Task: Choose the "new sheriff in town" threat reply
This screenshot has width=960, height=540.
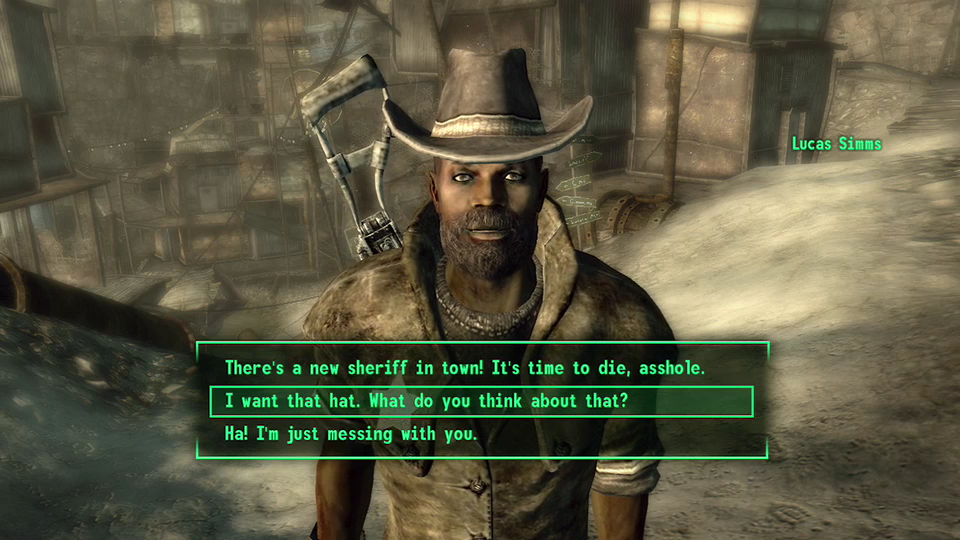Action: (465, 368)
